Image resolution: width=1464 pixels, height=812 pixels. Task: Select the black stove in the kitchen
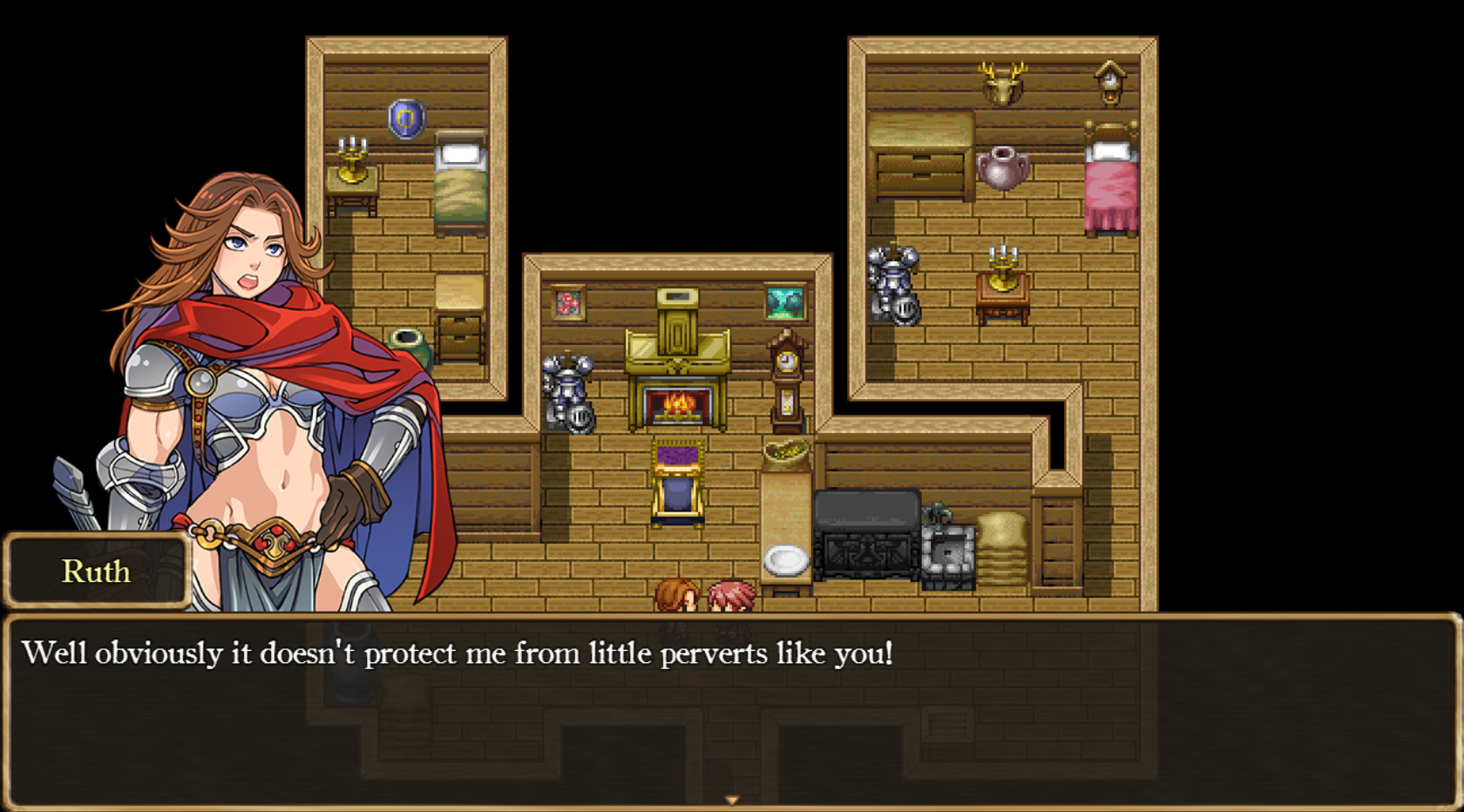pos(867,536)
